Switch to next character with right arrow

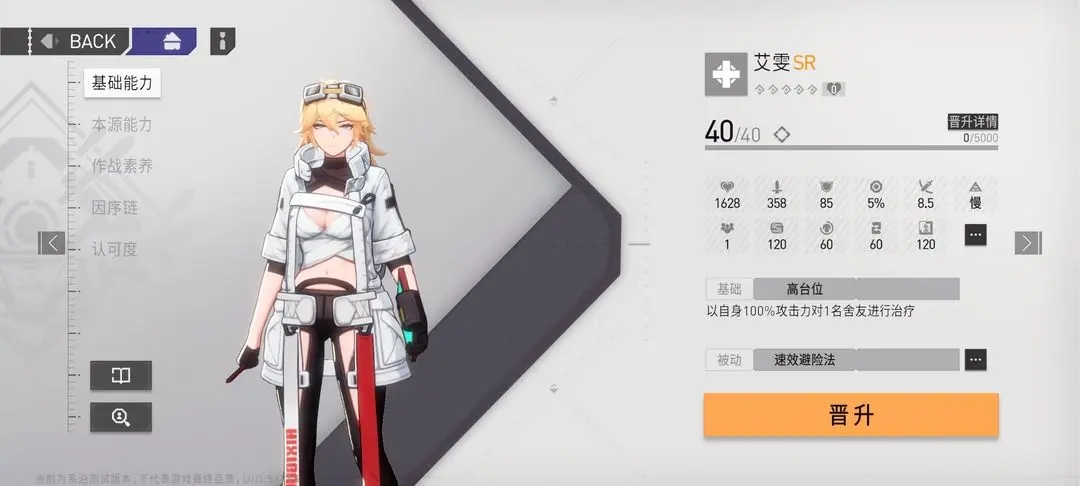[x=1027, y=242]
